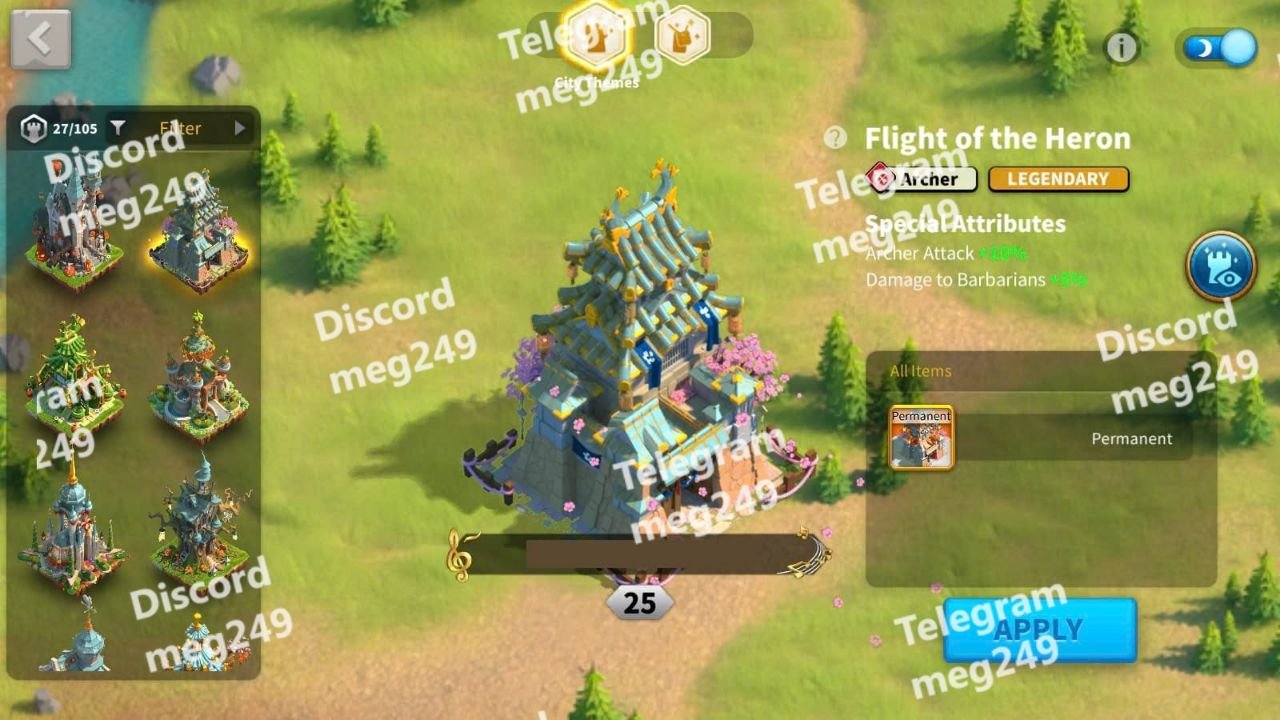Apply the Flight of the Heron theme

click(x=1039, y=630)
